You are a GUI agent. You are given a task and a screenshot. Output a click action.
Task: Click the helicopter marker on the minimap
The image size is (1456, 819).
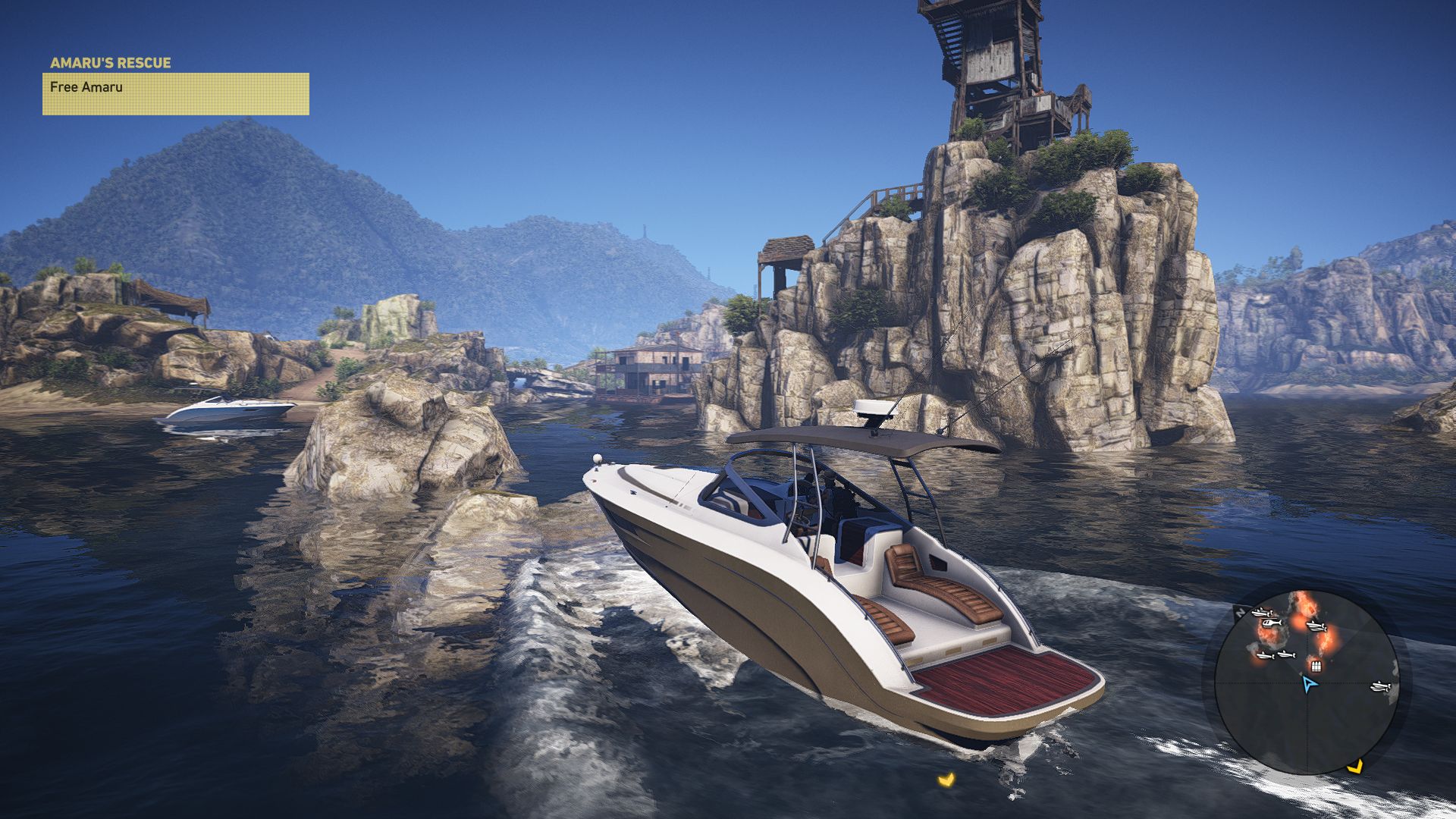pyautogui.click(x=1271, y=623)
